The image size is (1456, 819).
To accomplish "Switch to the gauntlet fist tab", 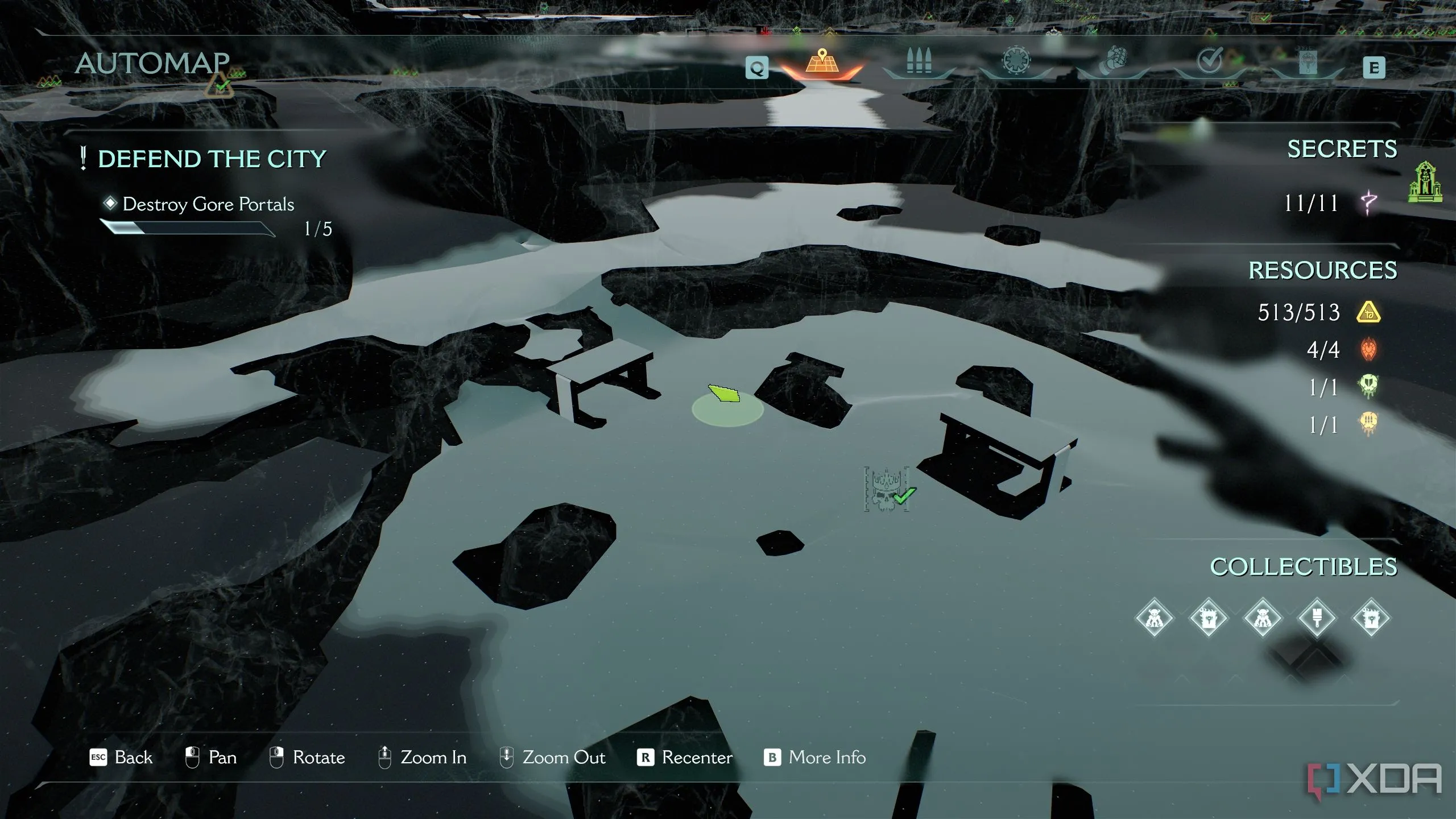I will pos(1113,61).
